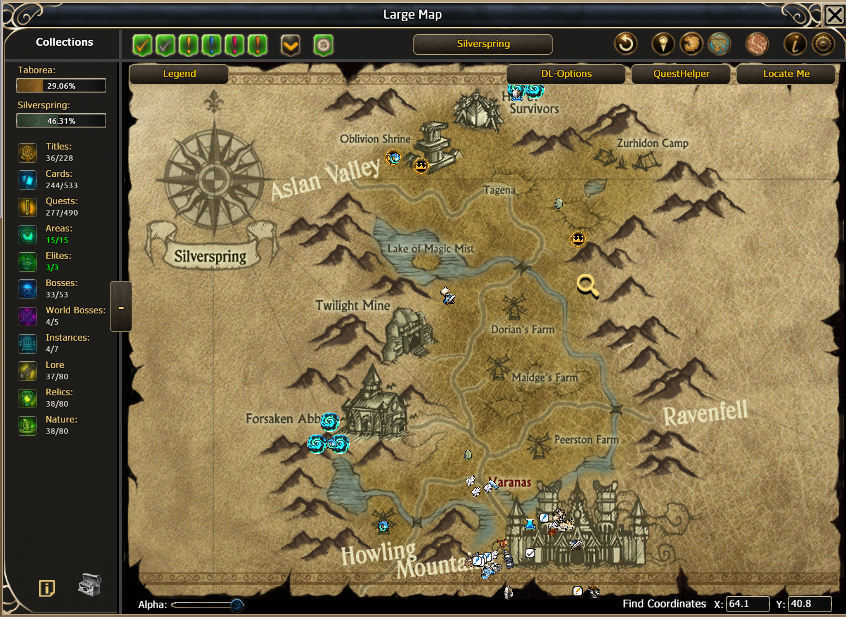This screenshot has height=617, width=846.
Task: Open the gear settings icon
Action: 823,44
